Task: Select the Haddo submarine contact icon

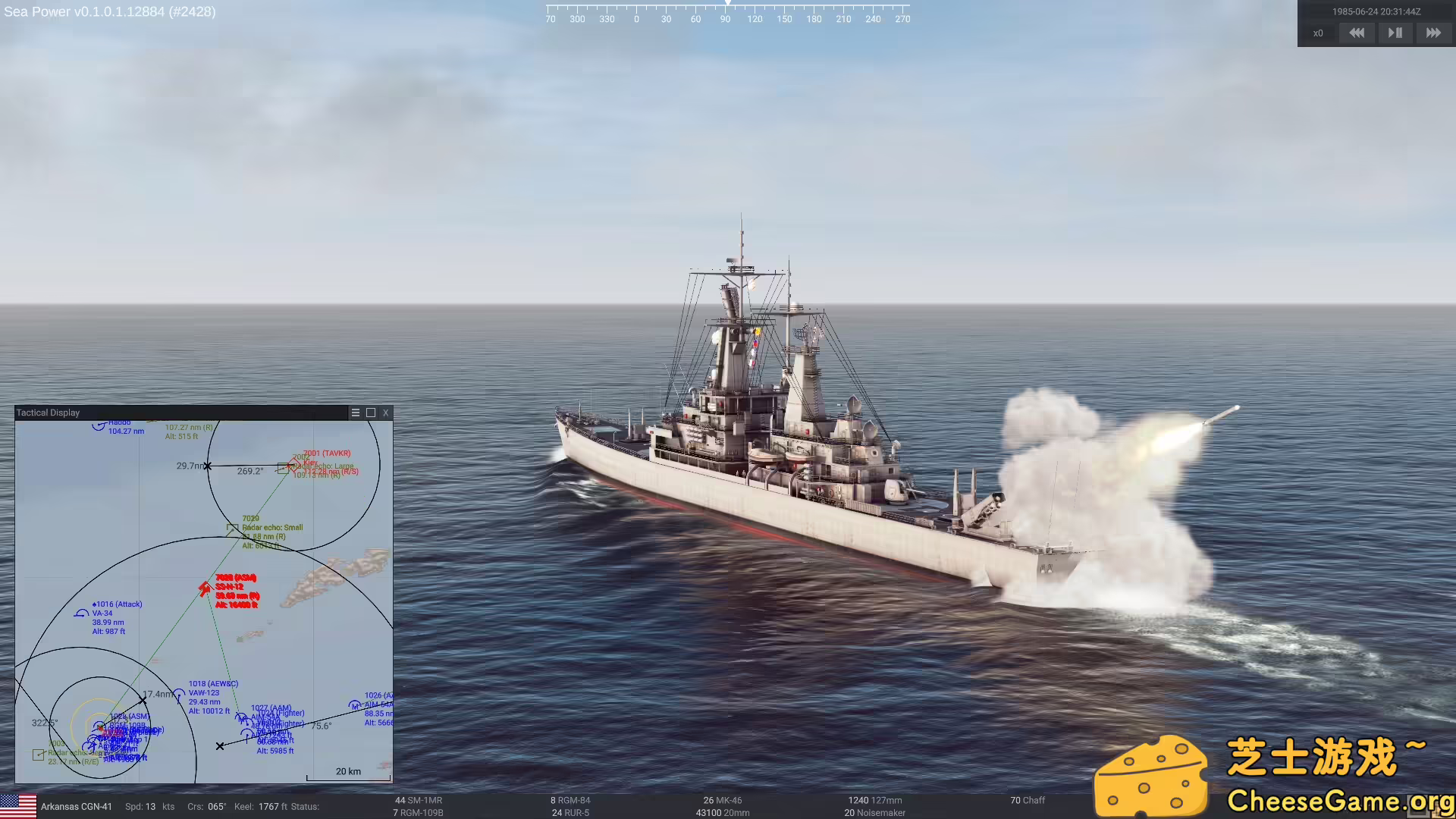Action: 99,425
